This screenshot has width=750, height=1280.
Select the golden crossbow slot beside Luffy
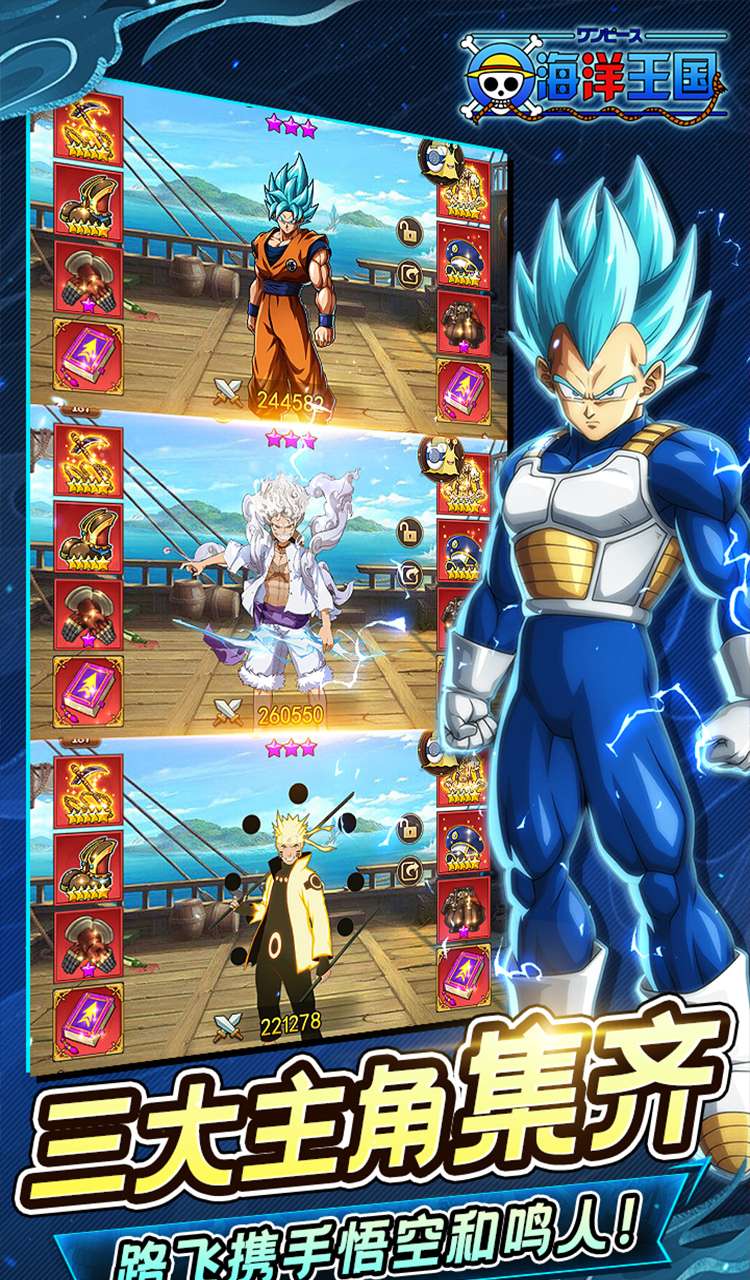pyautogui.click(x=88, y=461)
